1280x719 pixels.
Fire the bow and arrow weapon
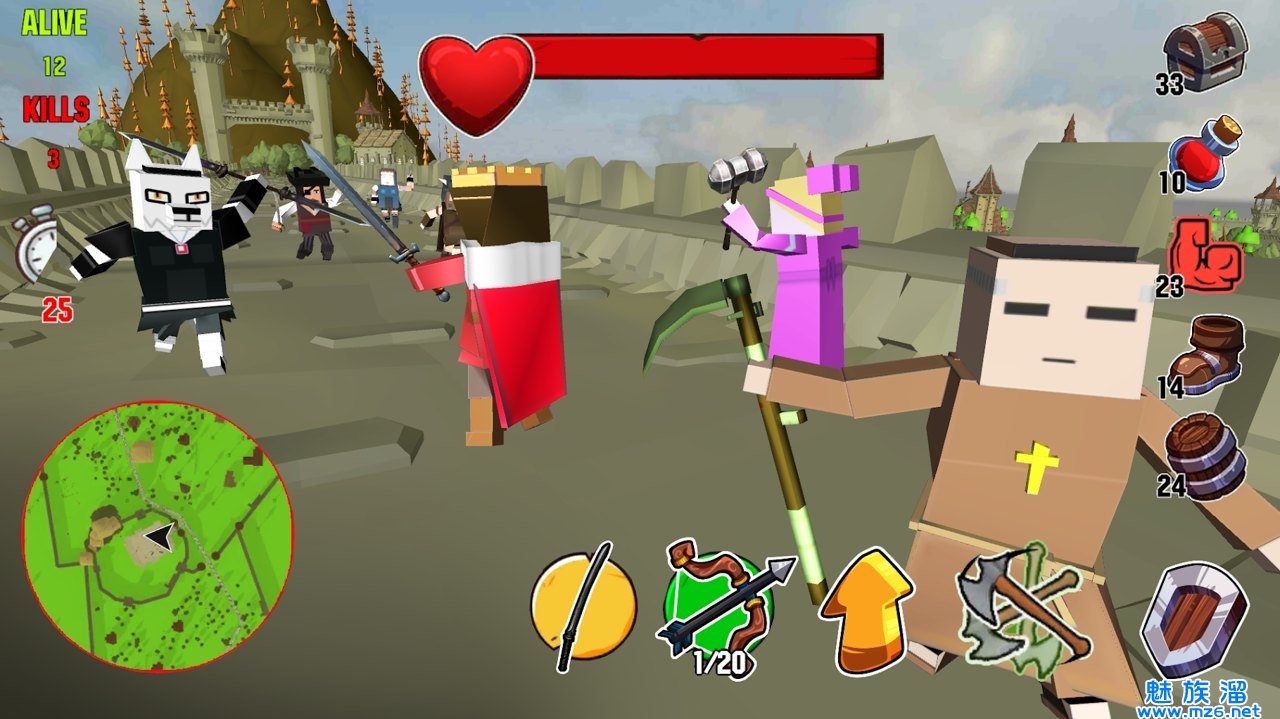718,605
